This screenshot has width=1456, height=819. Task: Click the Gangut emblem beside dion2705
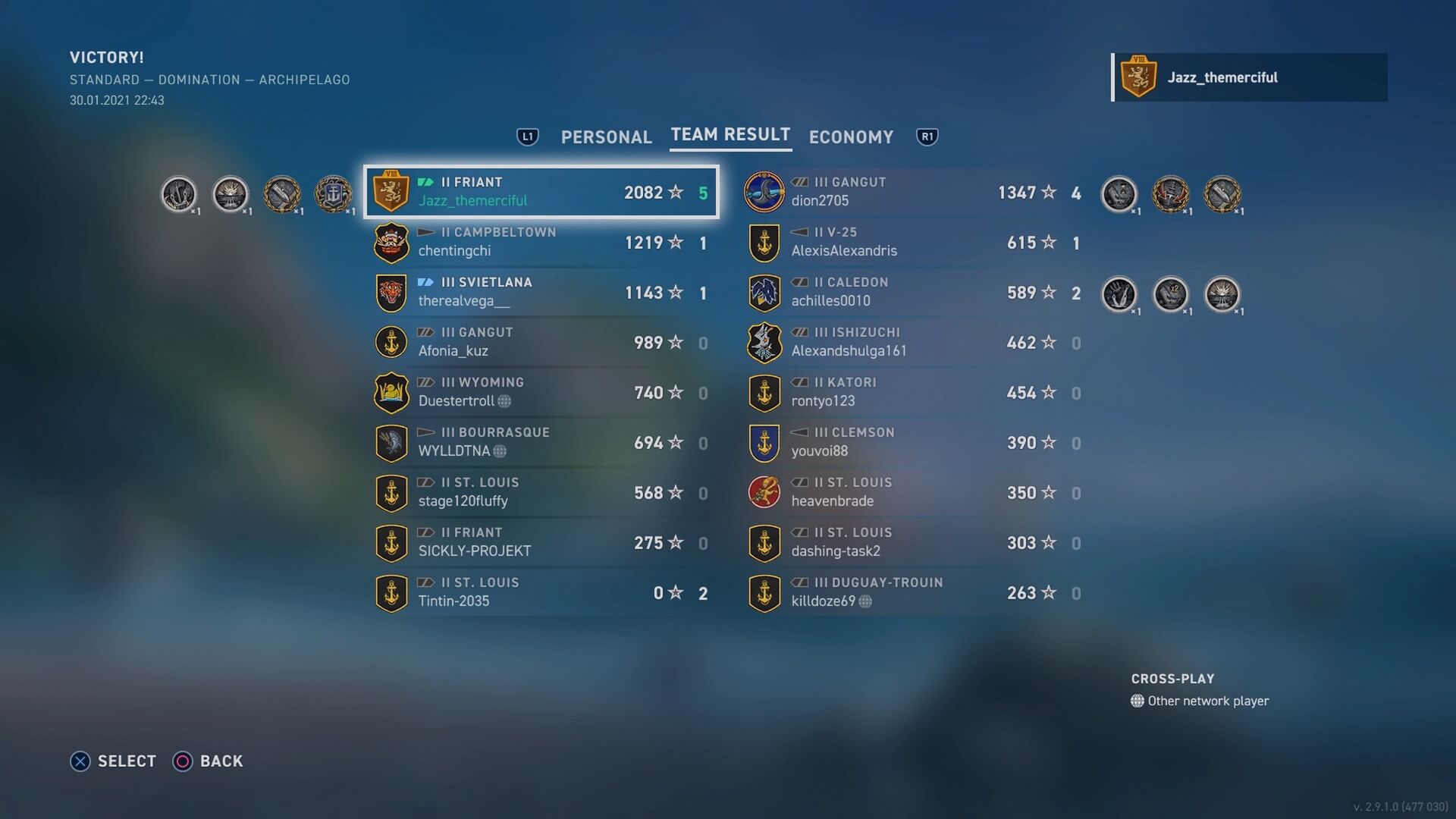point(764,192)
